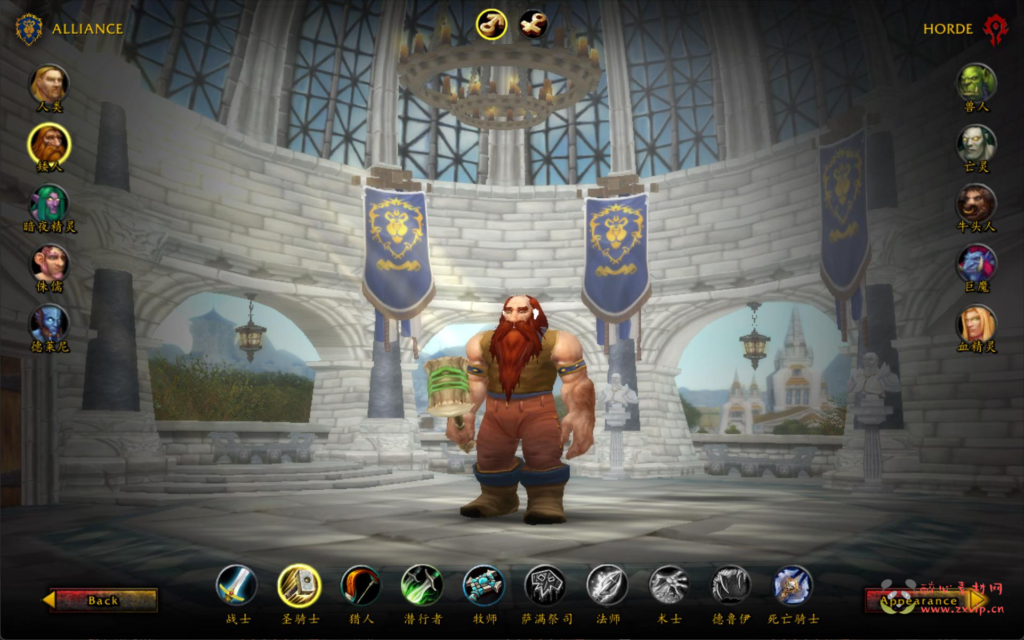Choose the Priest class icon
The image size is (1024, 640).
[483, 585]
